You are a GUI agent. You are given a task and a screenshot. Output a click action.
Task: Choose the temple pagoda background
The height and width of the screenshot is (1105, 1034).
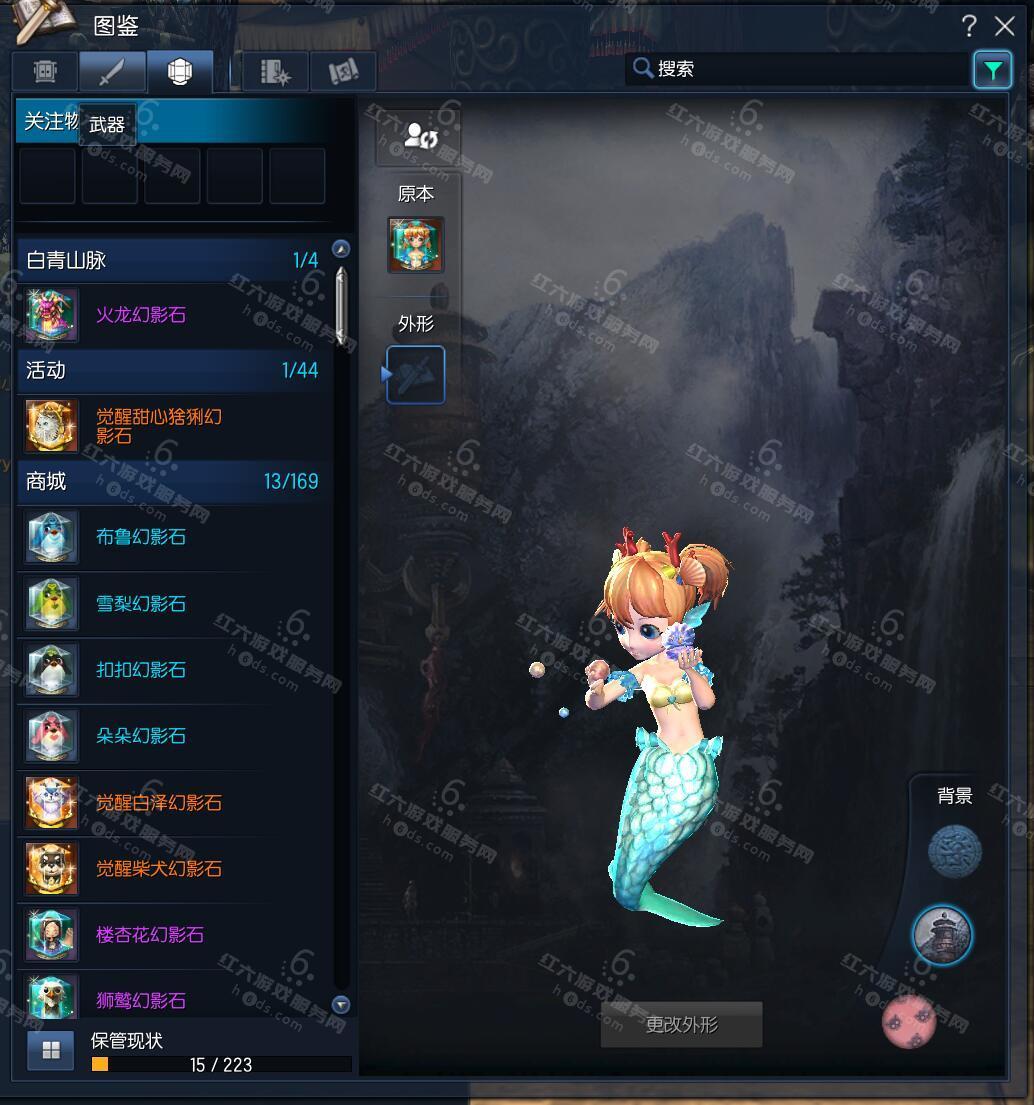[942, 935]
